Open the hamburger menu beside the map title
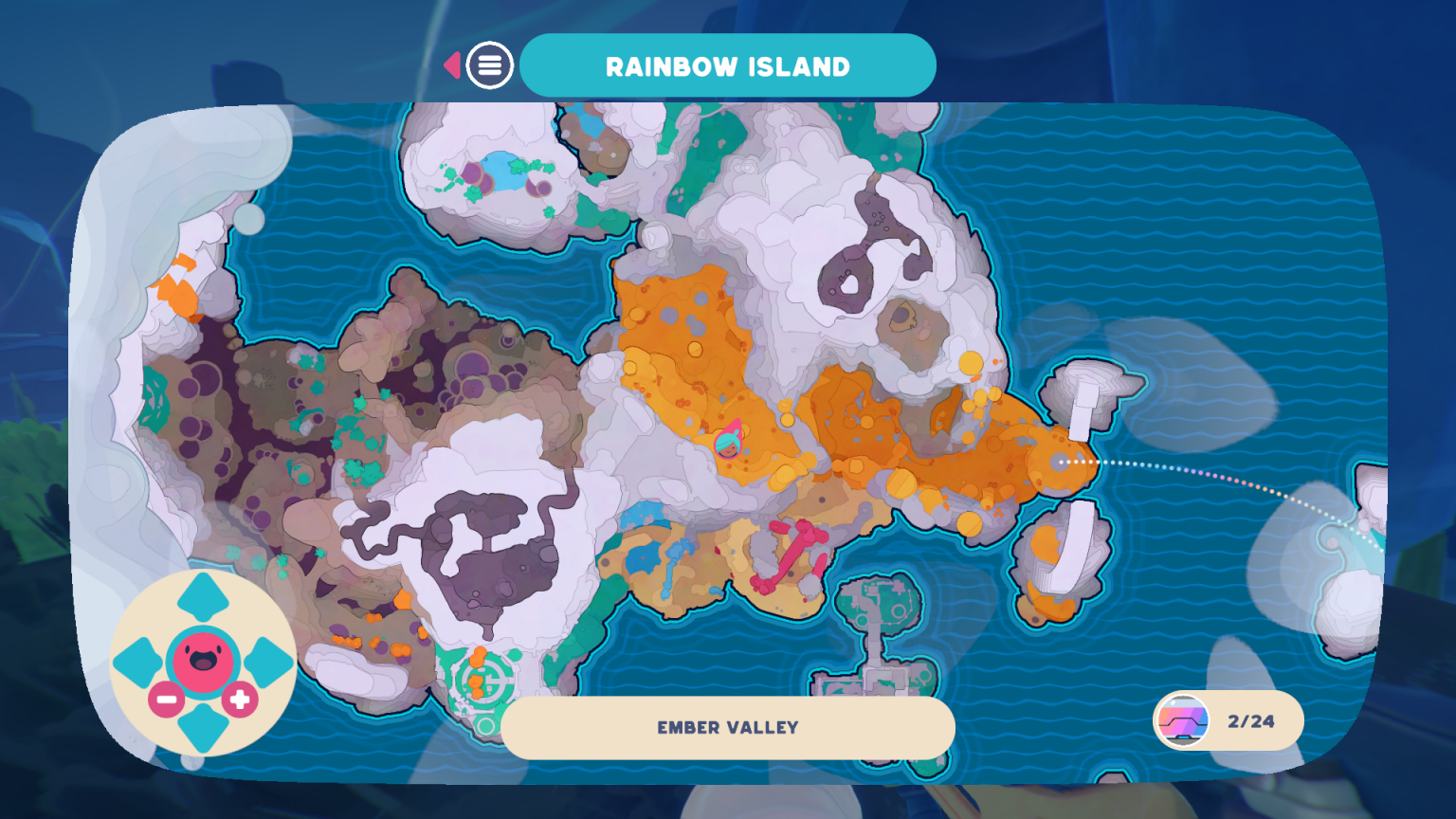The image size is (1456, 819). pyautogui.click(x=489, y=64)
